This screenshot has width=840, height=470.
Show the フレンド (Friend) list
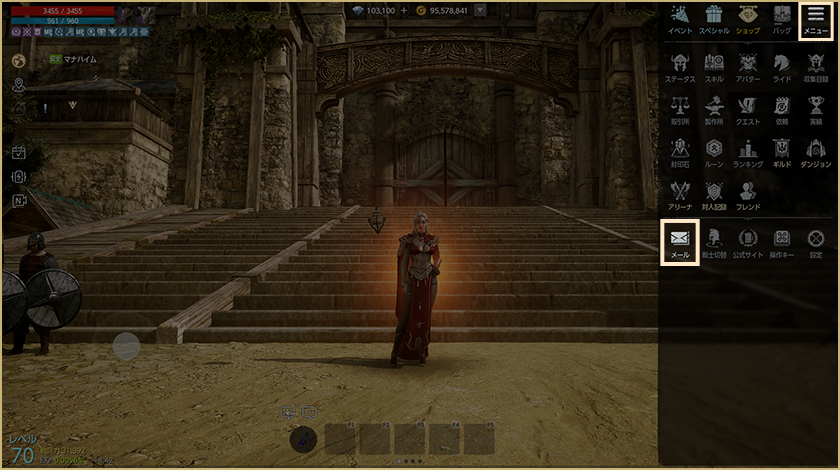tap(748, 194)
